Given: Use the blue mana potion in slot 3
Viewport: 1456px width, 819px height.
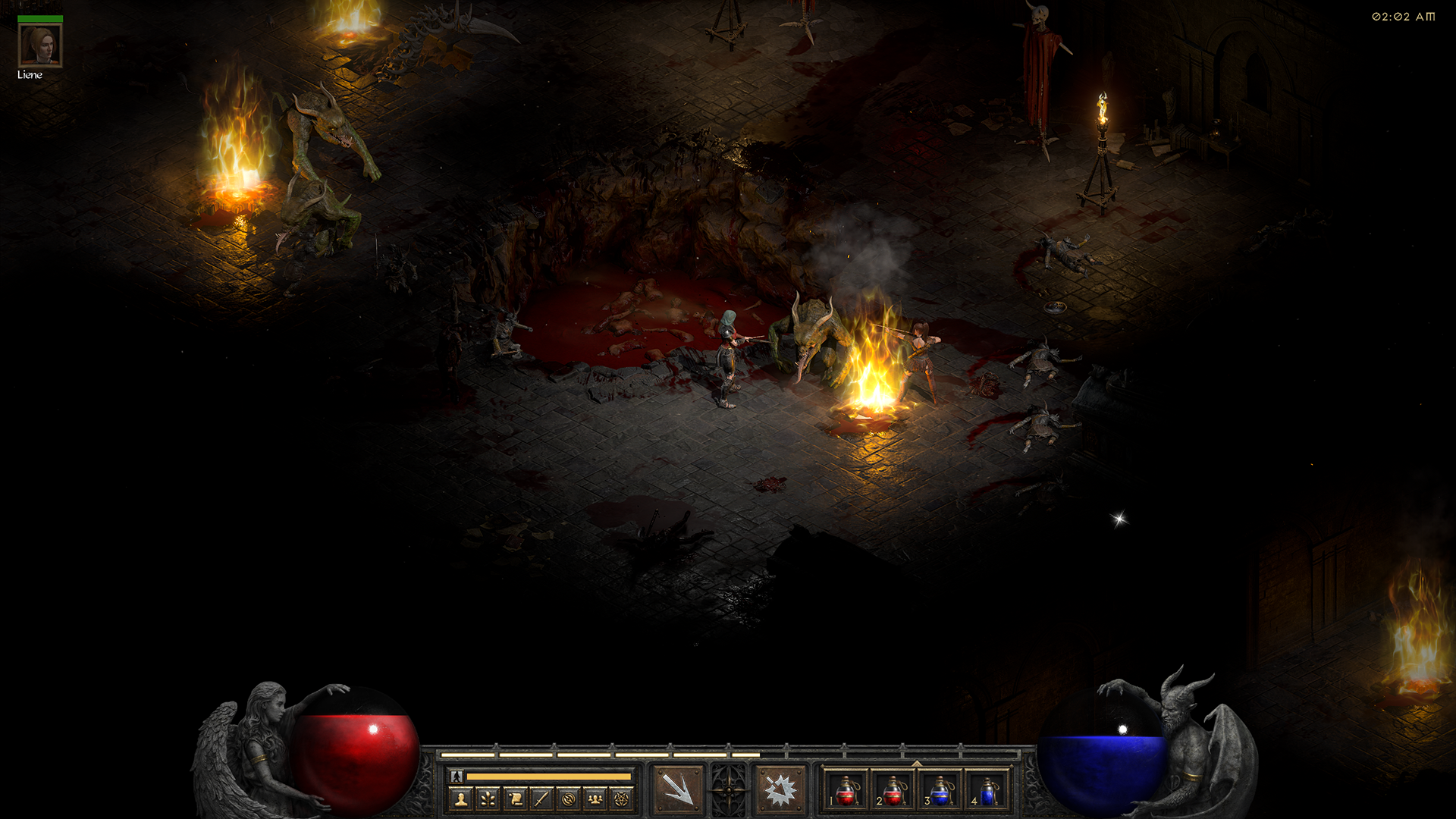Looking at the screenshot, I should [x=940, y=791].
